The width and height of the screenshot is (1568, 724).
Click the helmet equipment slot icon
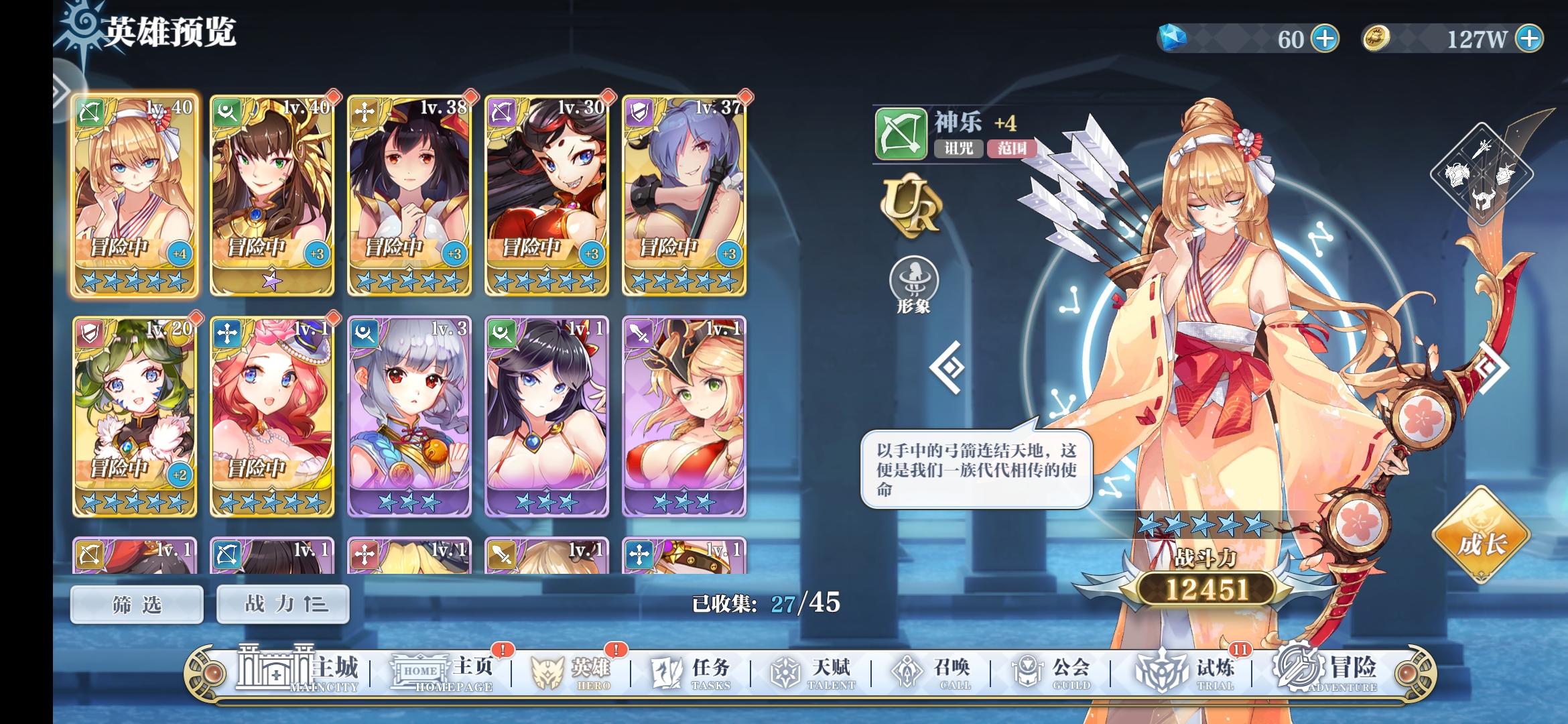(1484, 200)
